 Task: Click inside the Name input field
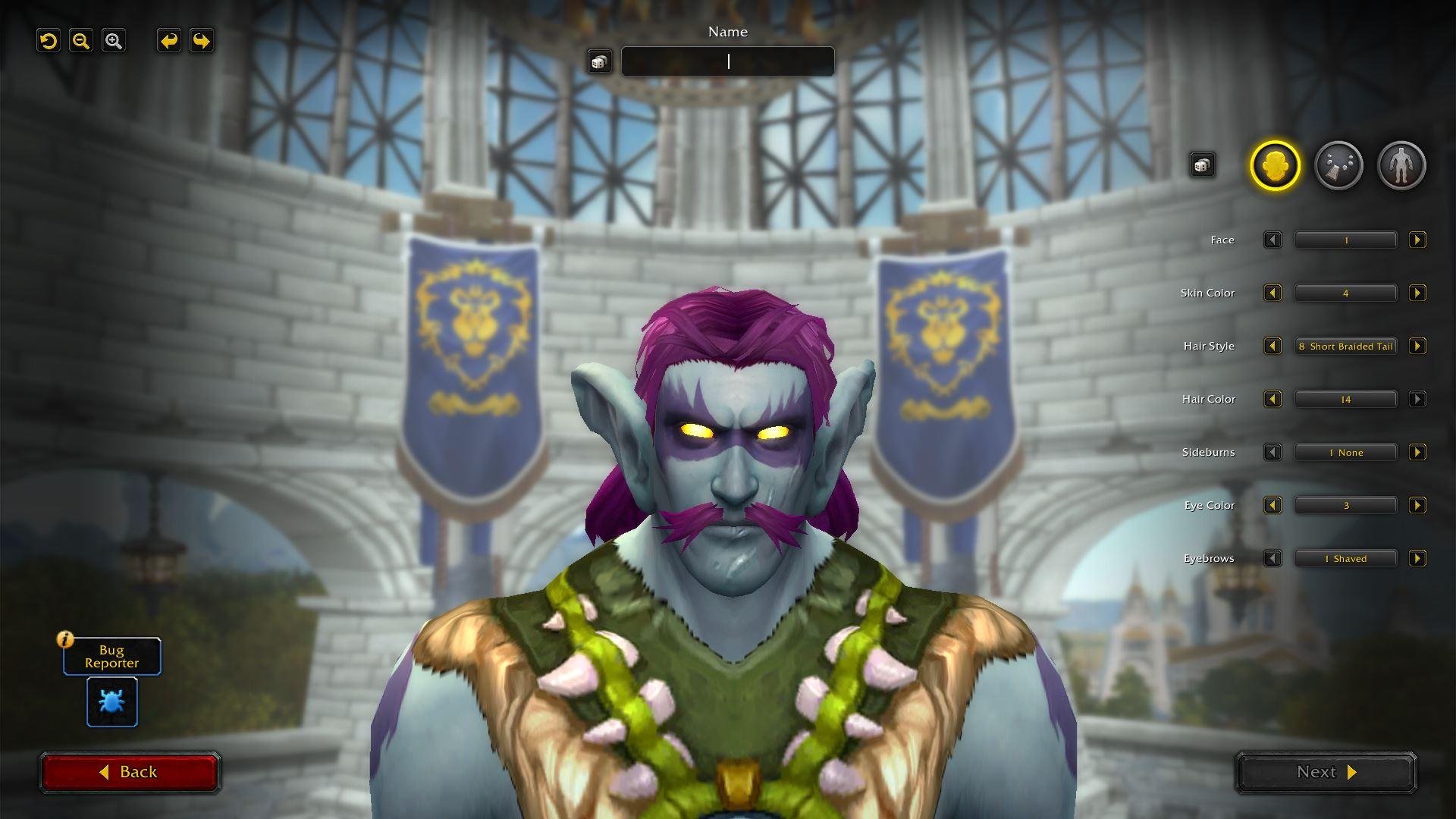[727, 61]
